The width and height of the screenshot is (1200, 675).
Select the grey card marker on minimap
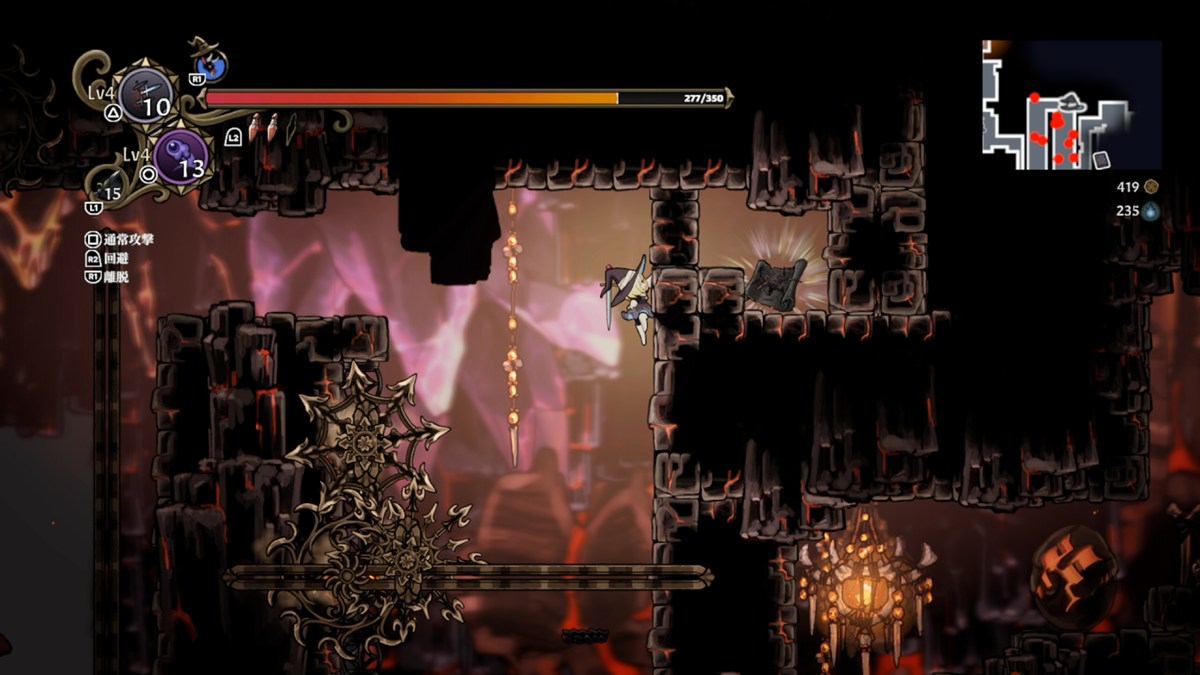pyautogui.click(x=1102, y=160)
